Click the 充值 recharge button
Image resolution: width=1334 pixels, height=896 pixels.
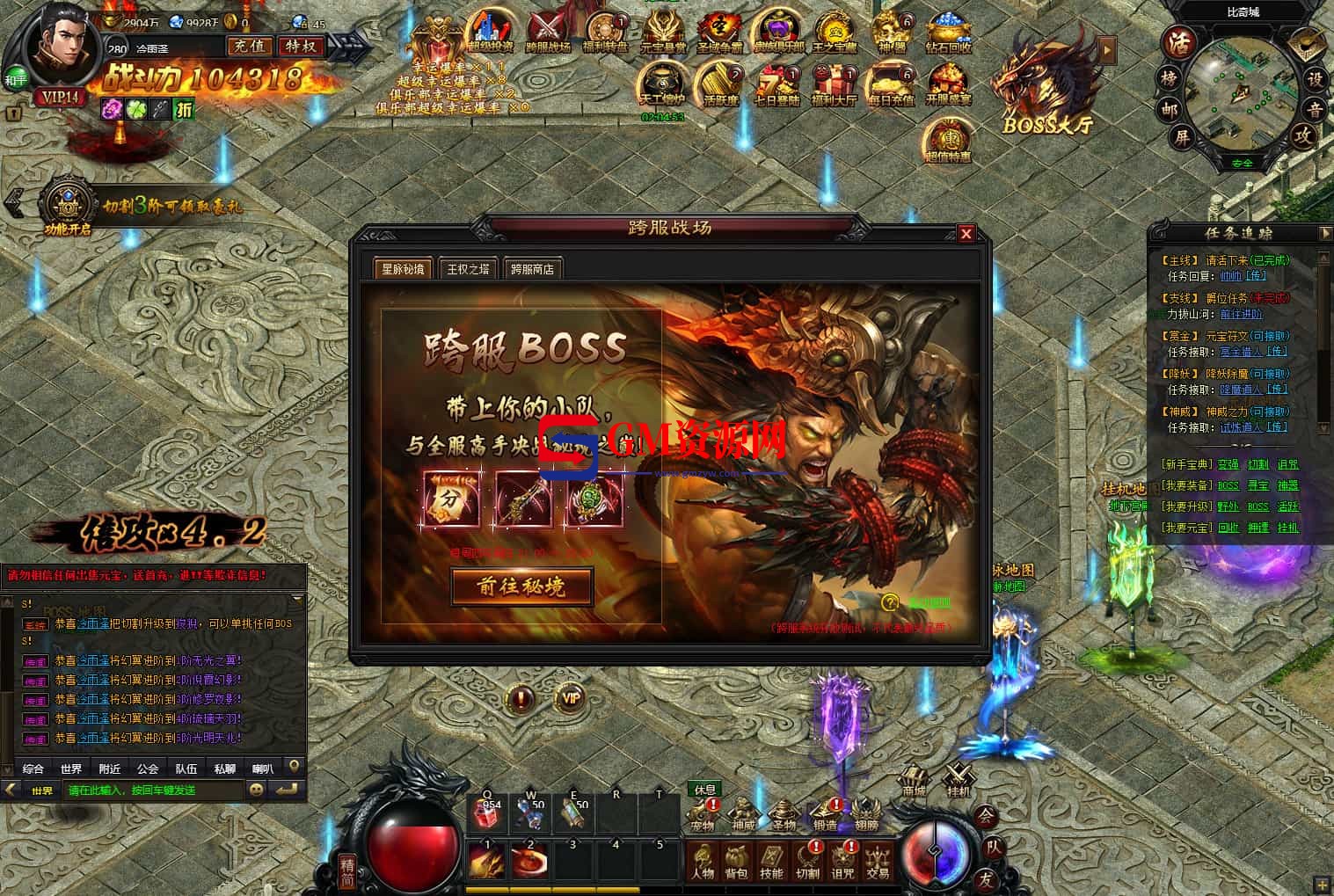tap(248, 46)
